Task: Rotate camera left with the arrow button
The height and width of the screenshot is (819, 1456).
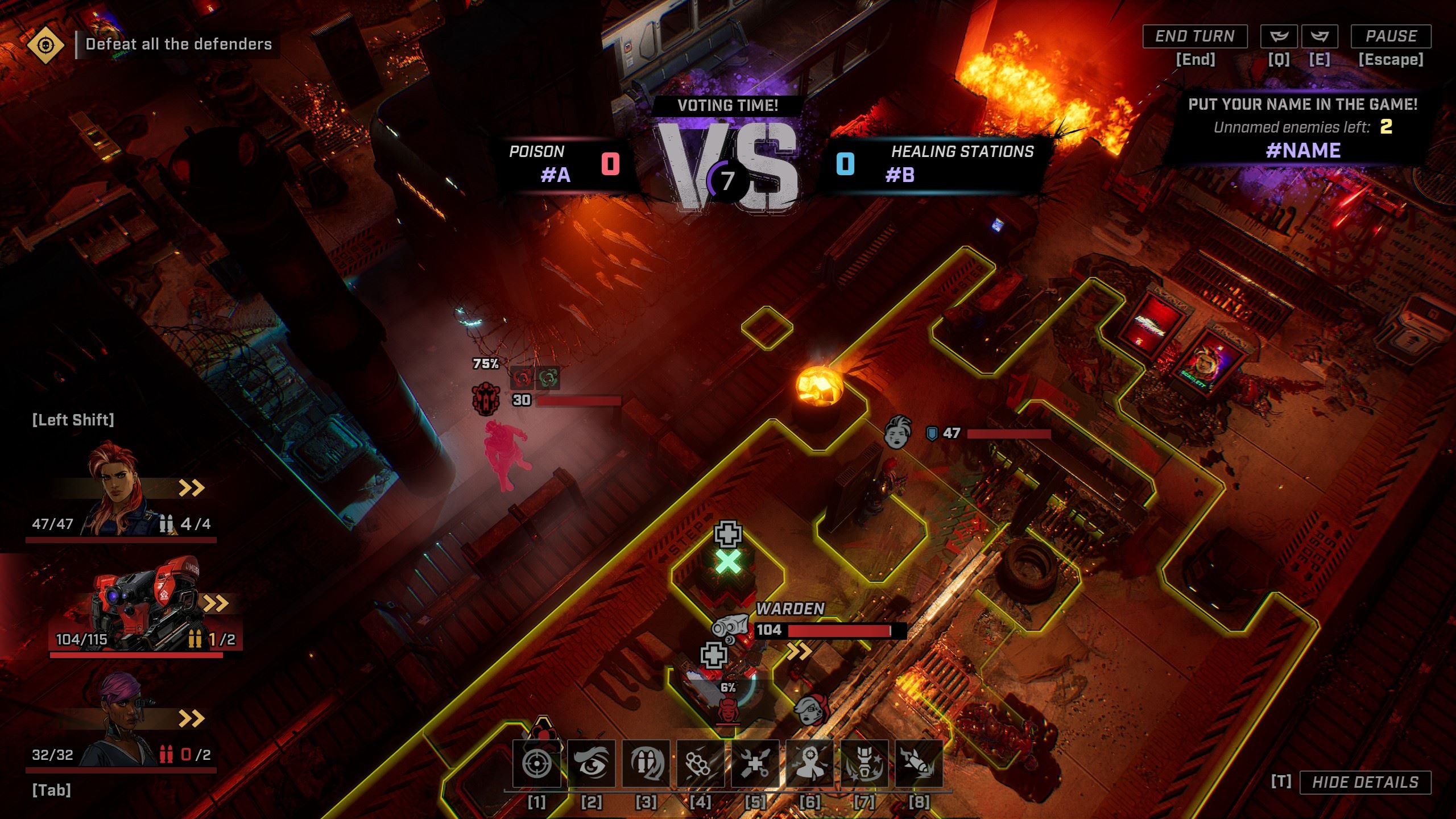Action: pos(1279,36)
